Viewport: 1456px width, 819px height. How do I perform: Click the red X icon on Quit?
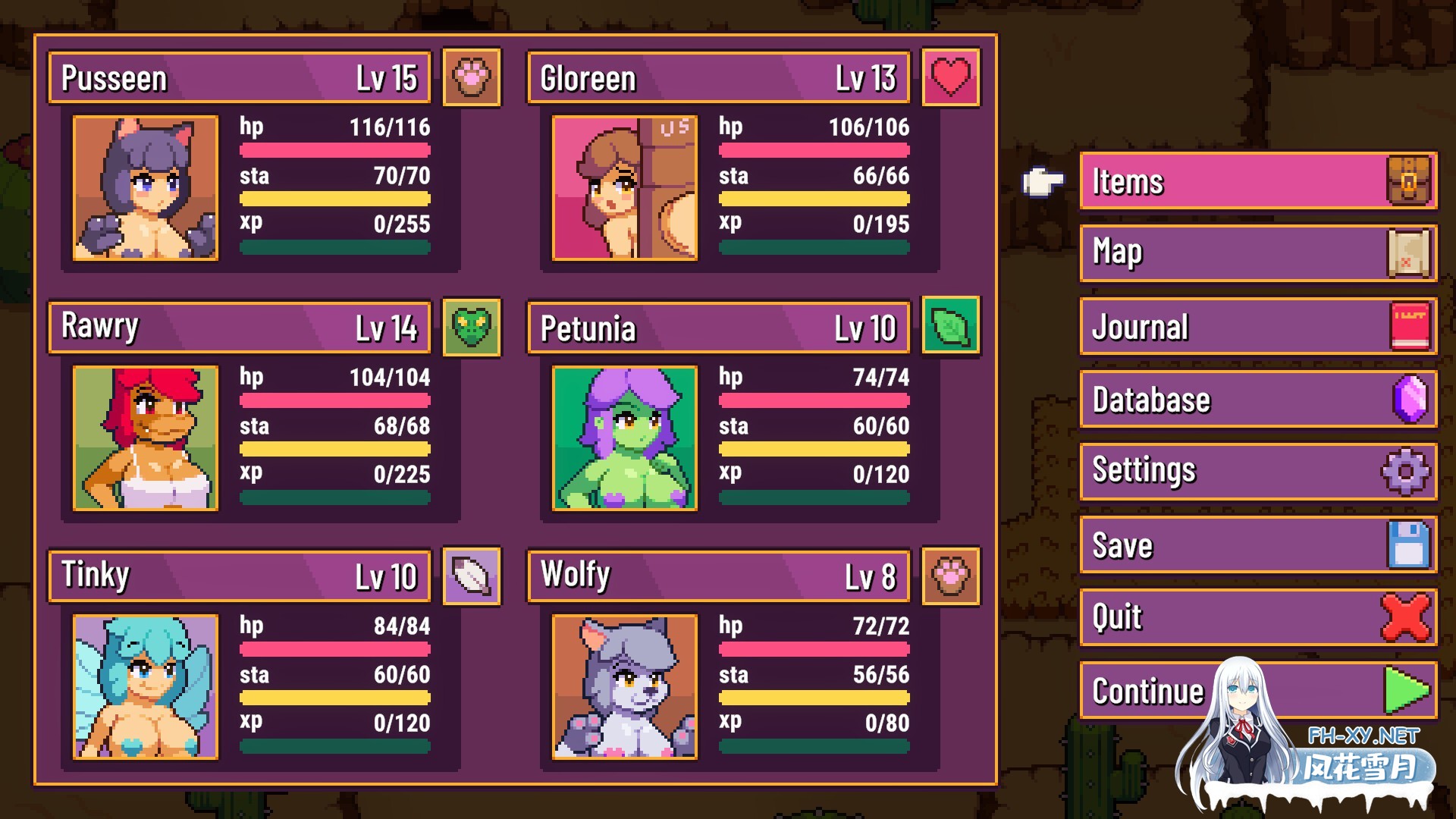1407,617
